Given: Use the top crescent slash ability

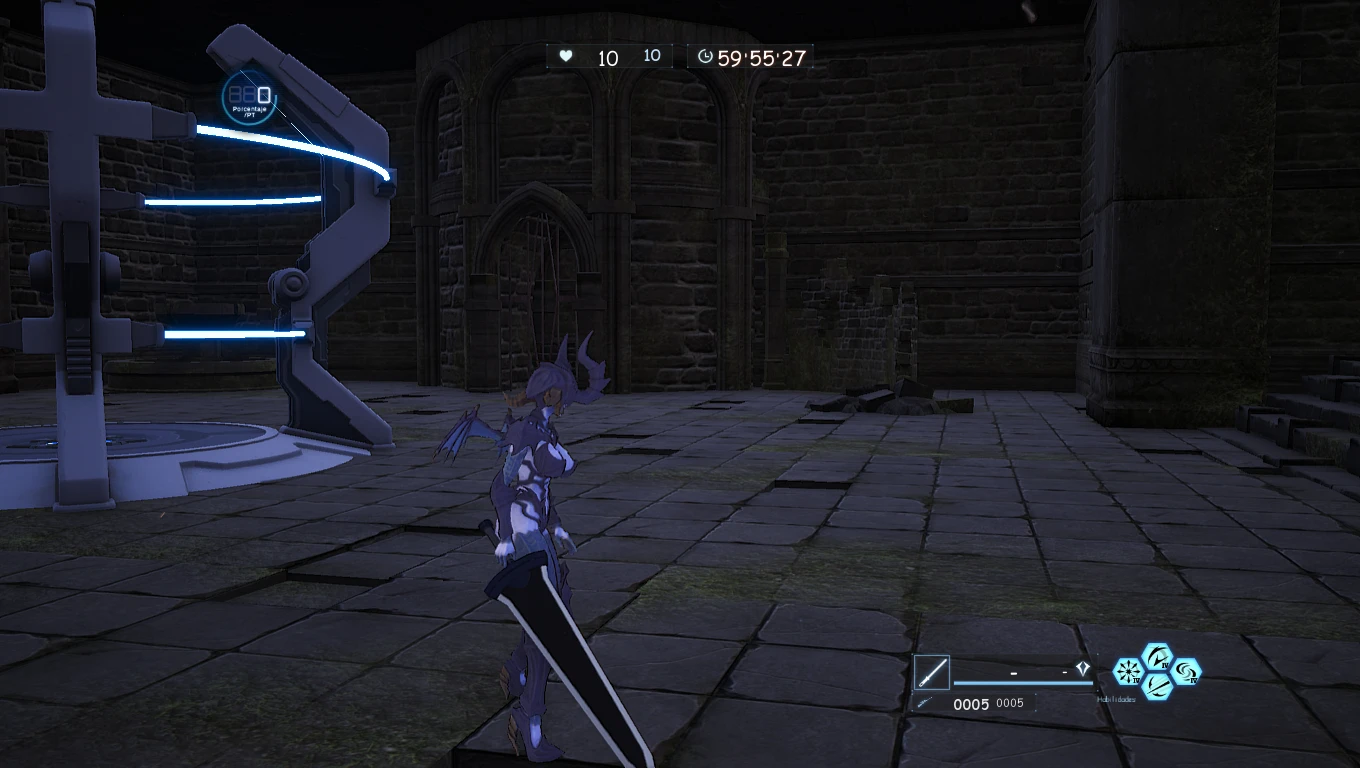Looking at the screenshot, I should tap(1157, 658).
